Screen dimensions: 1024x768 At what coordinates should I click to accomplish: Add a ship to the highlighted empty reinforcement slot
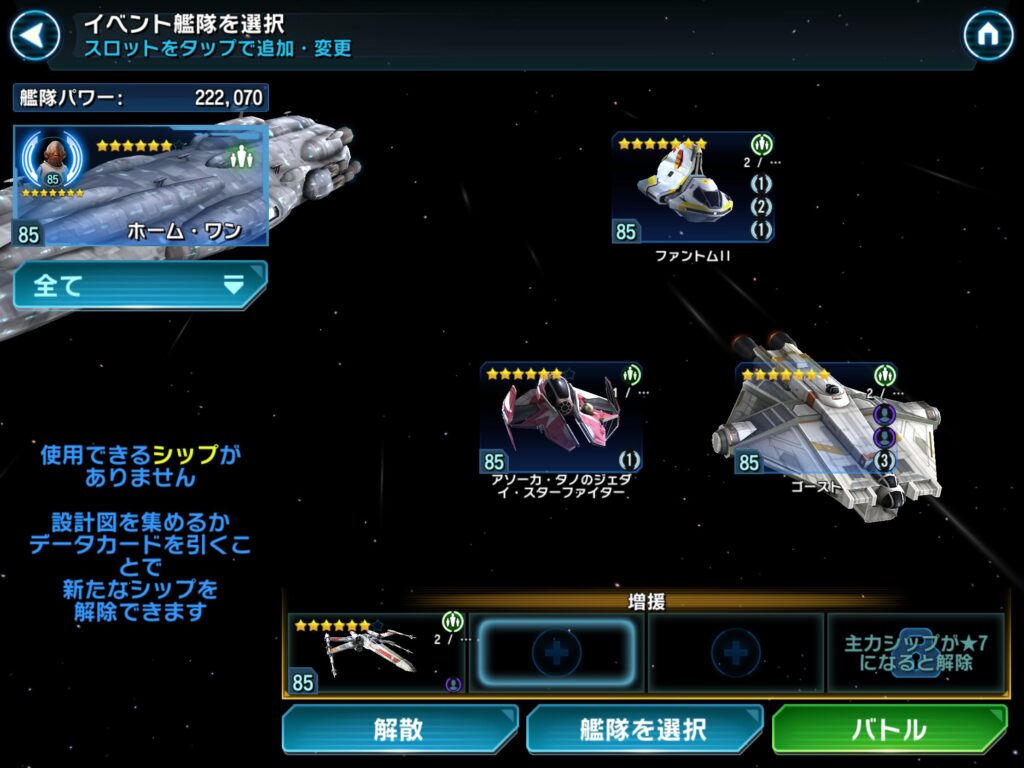pos(556,653)
